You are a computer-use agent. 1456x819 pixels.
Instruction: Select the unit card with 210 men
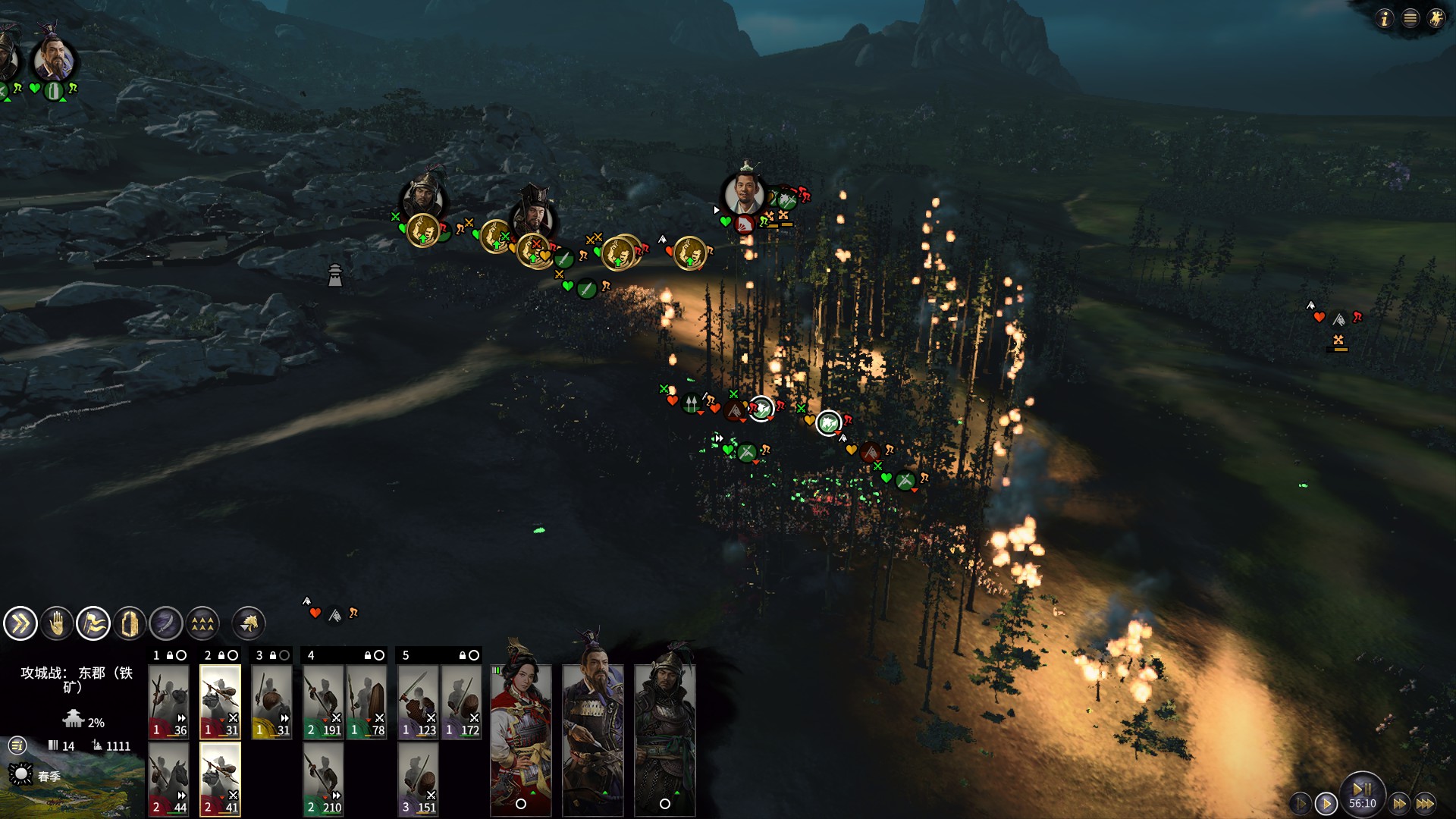tap(323, 779)
